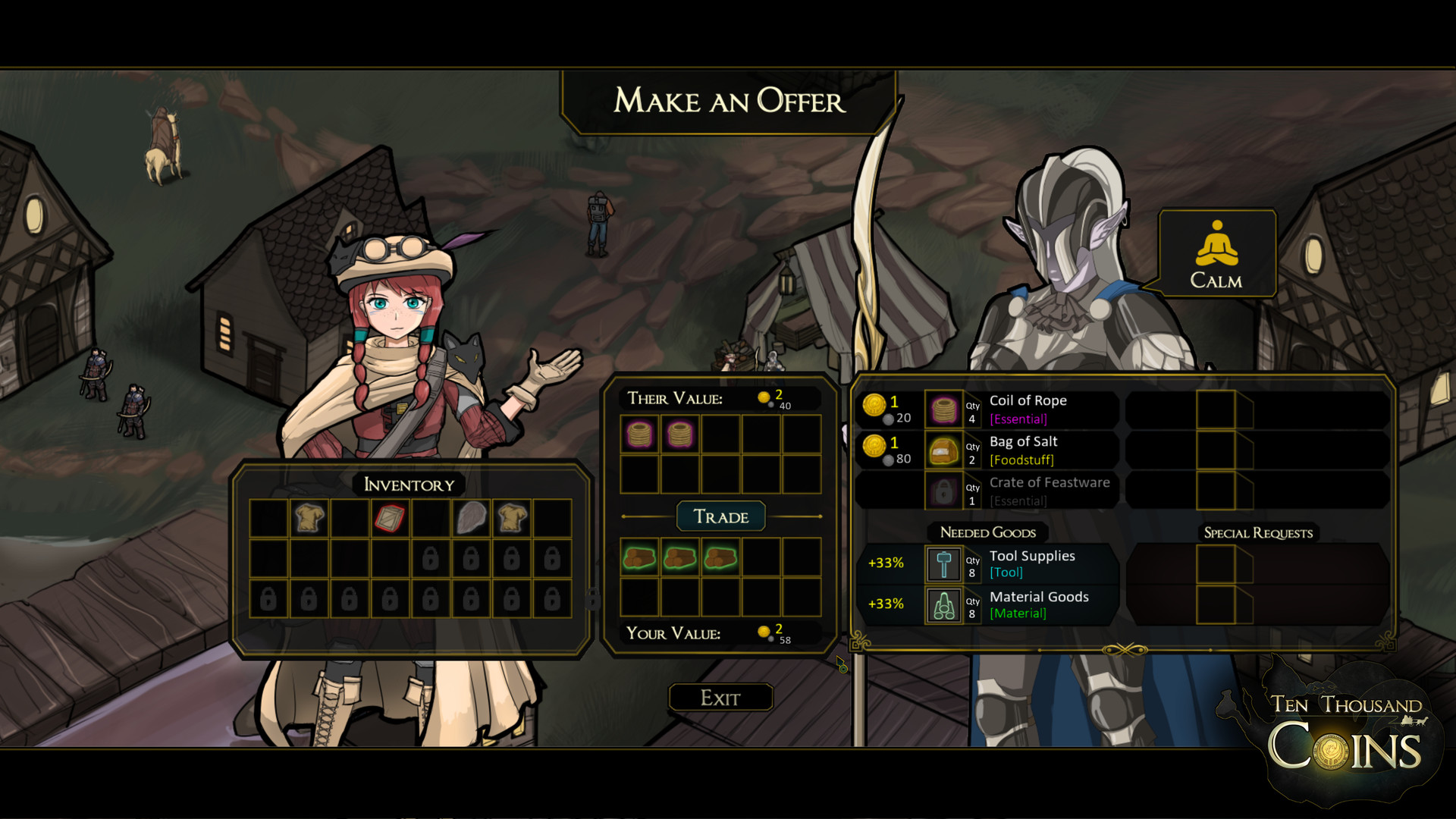Viewport: 1456px width, 819px height.
Task: Click the Bag of Salt item icon
Action: tap(945, 450)
